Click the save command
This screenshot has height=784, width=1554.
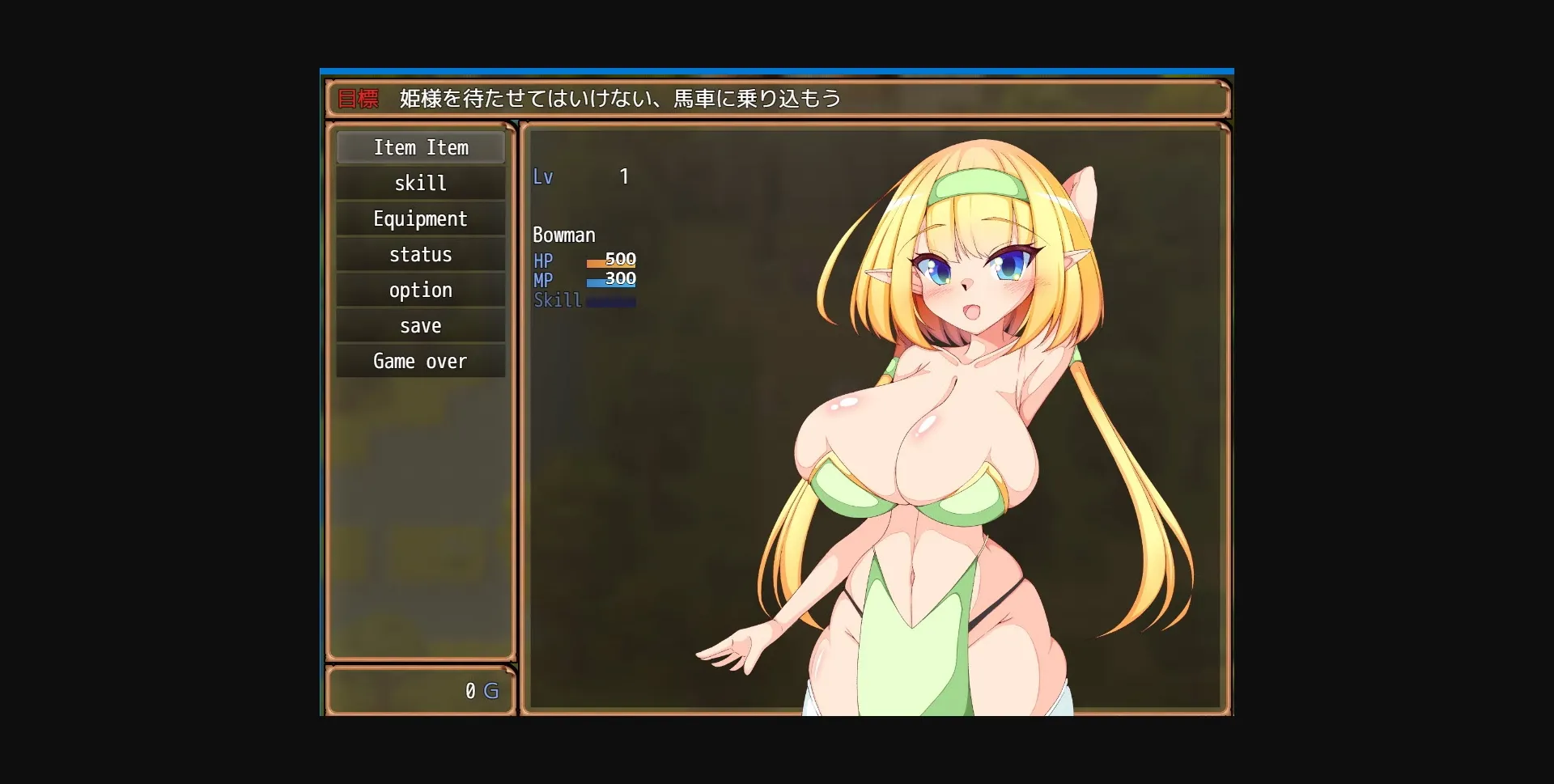pos(420,325)
